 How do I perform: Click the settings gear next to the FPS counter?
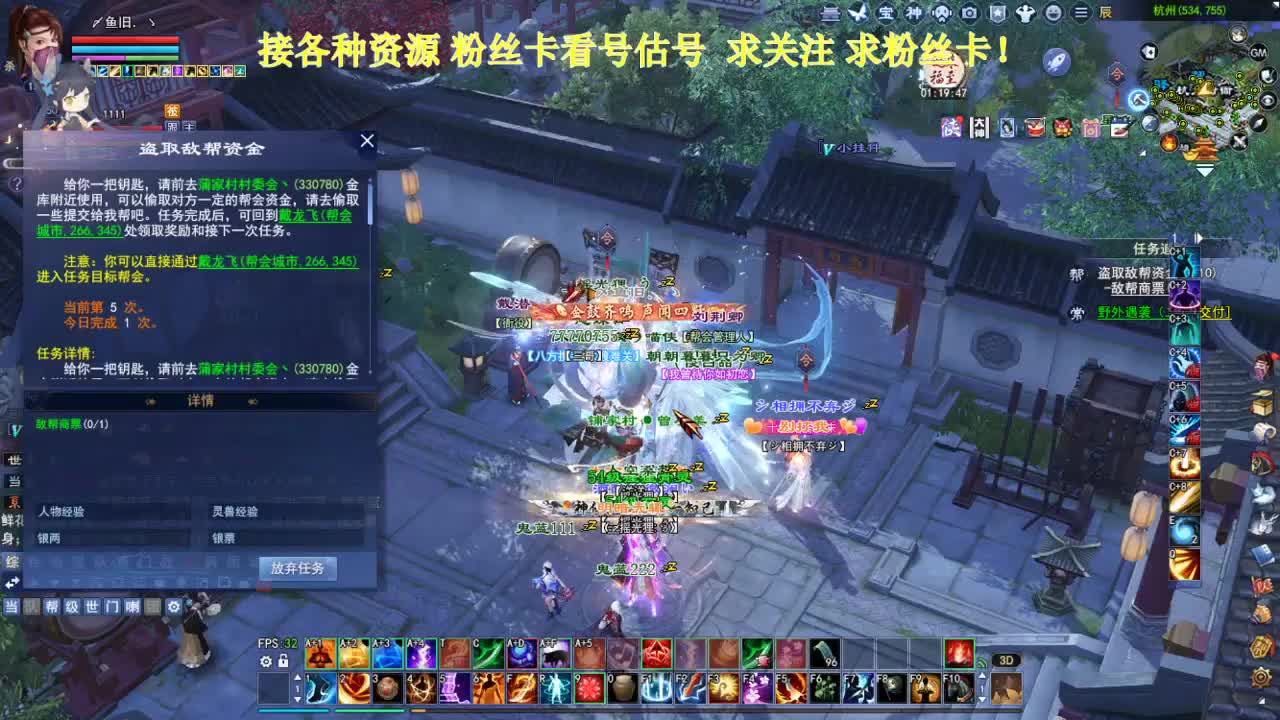(x=266, y=661)
